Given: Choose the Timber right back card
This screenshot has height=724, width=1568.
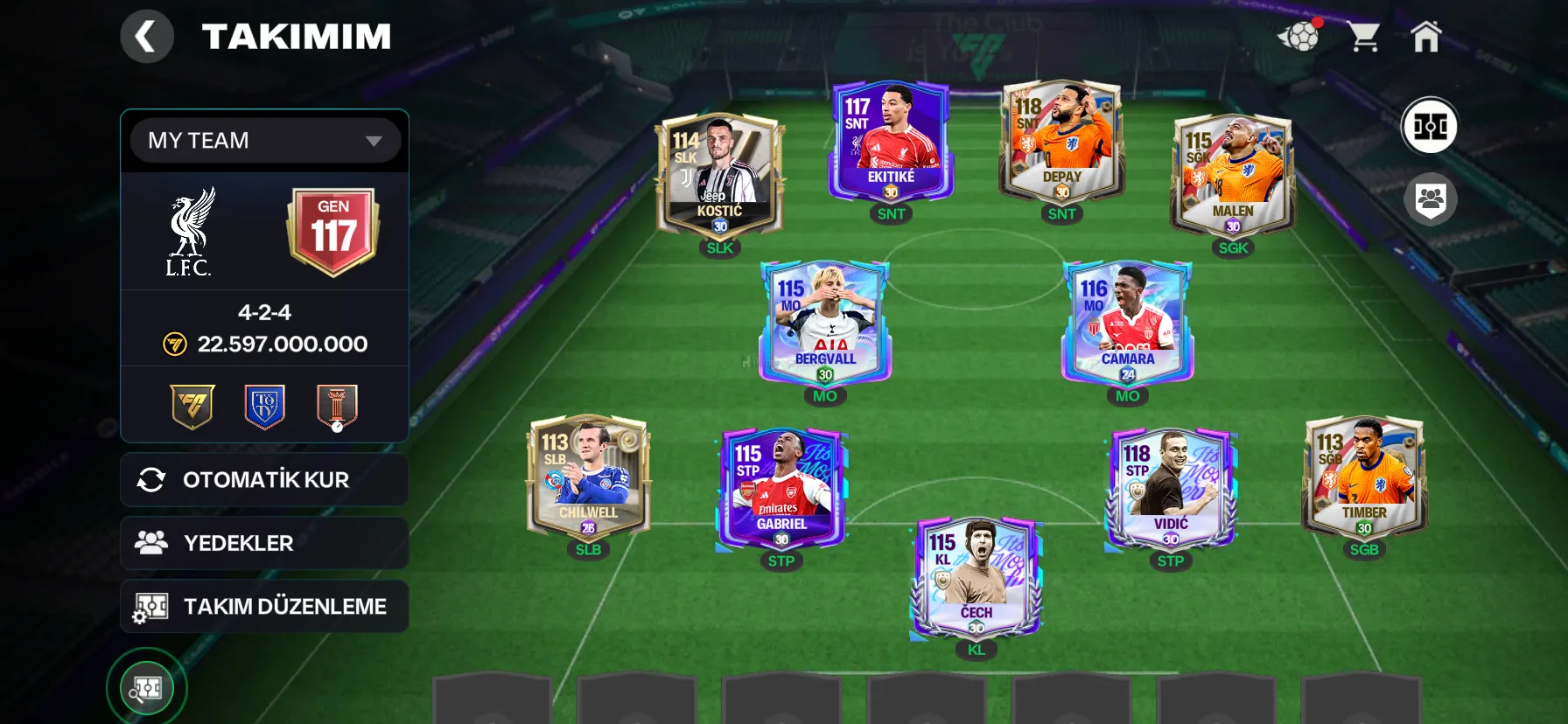Looking at the screenshot, I should click(1363, 477).
